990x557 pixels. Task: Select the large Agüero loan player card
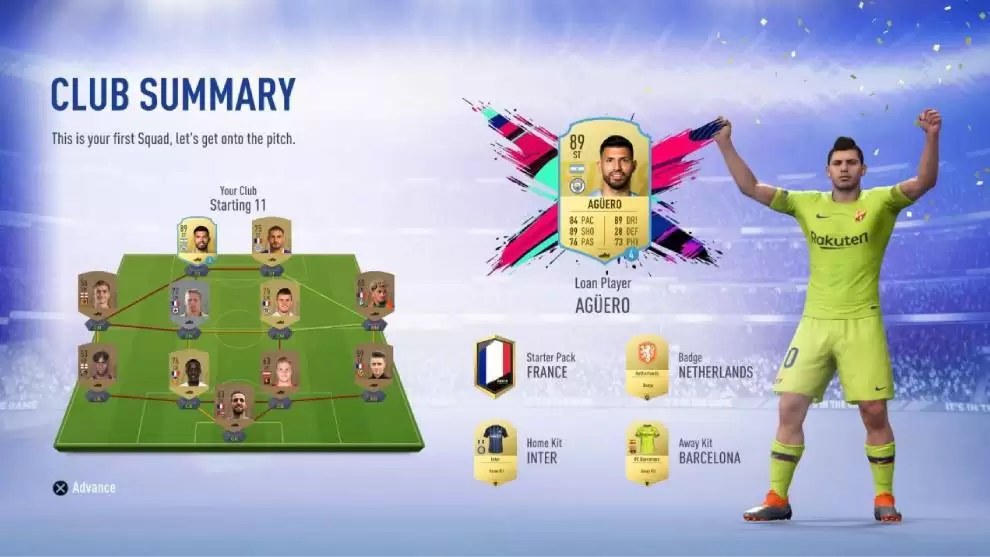tap(603, 189)
